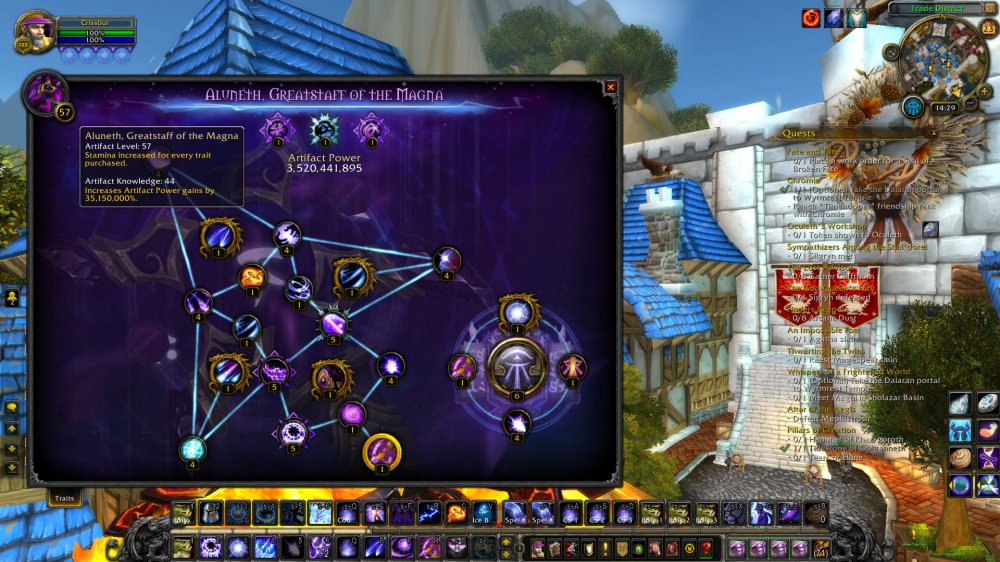Click the orange flame artifact trait node
This screenshot has width=1000, height=562.
(x=252, y=277)
